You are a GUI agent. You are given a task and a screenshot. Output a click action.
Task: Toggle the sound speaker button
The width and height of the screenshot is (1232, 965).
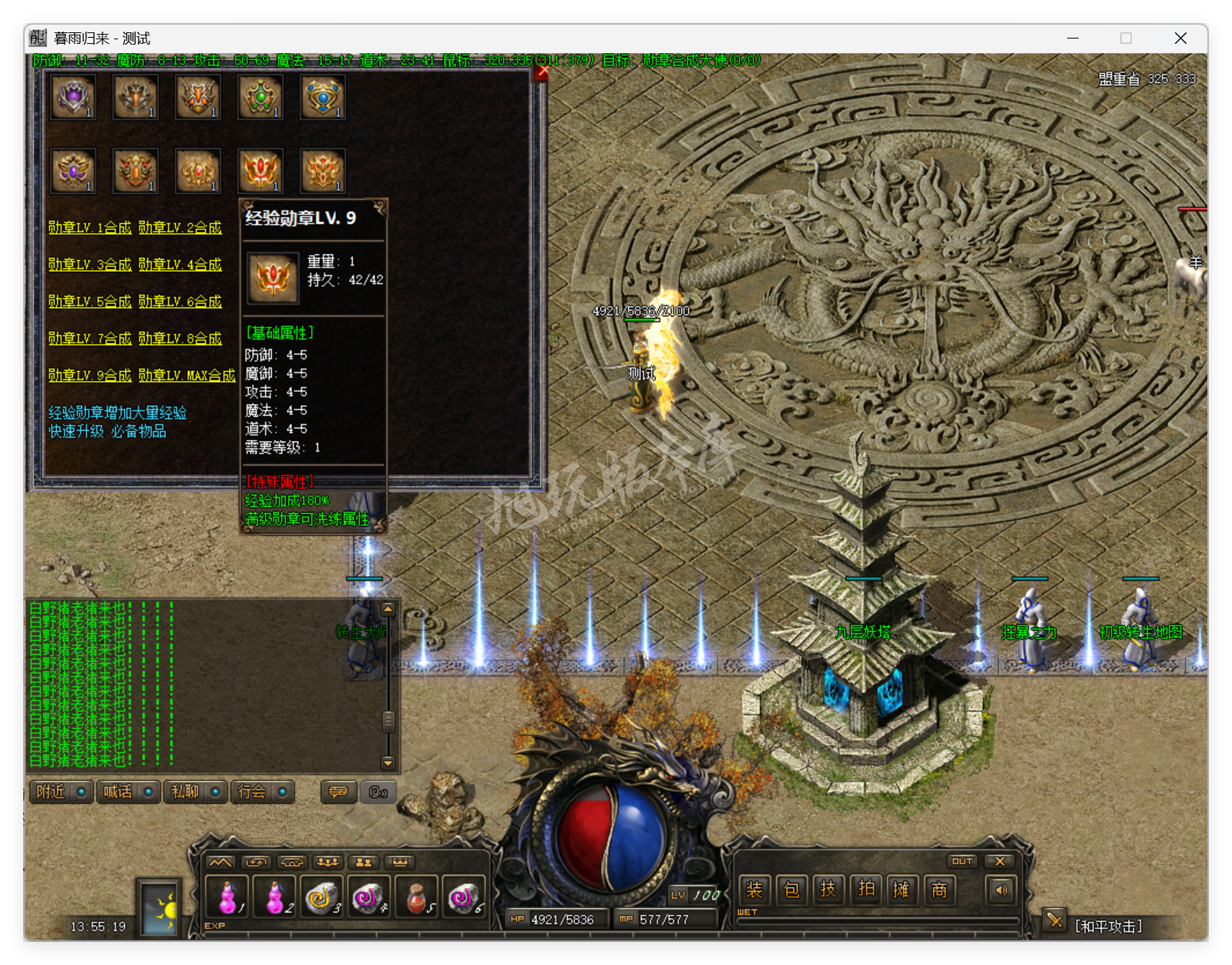coord(1001,890)
